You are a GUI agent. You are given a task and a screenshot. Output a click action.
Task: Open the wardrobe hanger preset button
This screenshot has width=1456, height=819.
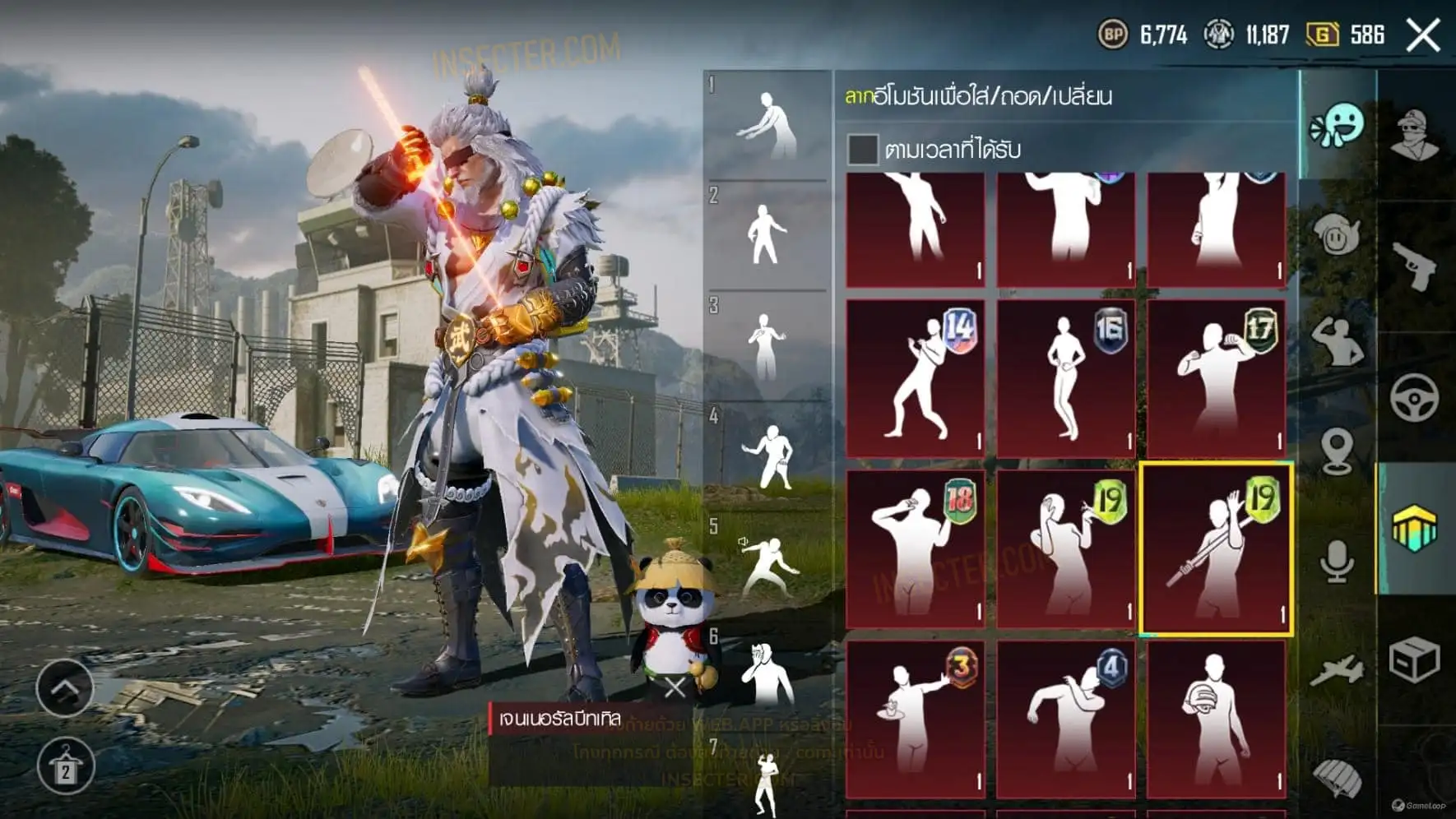click(65, 766)
